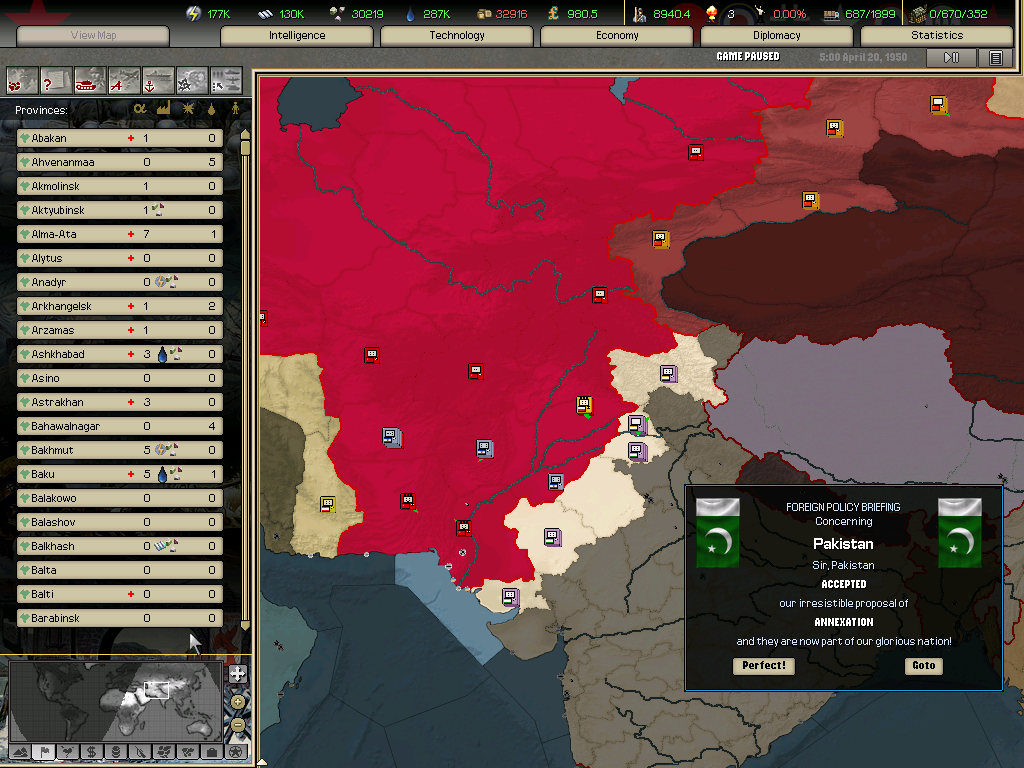Open the air units plane icon

(x=124, y=79)
